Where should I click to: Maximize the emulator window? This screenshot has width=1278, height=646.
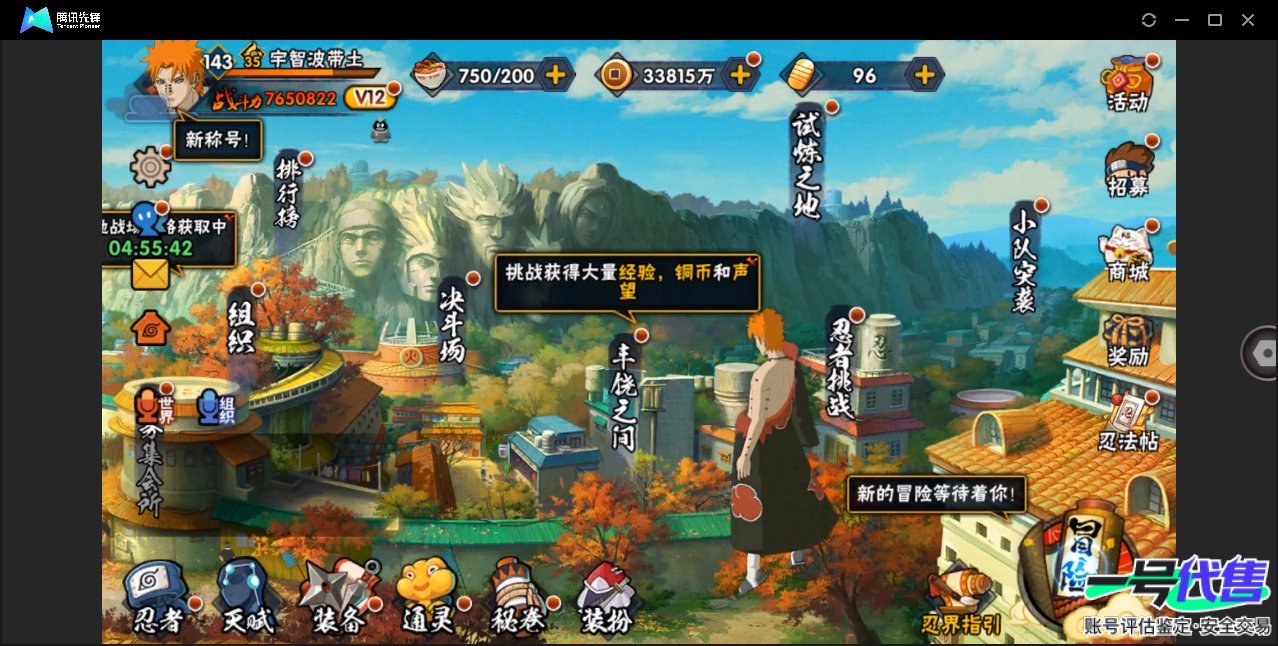1215,20
